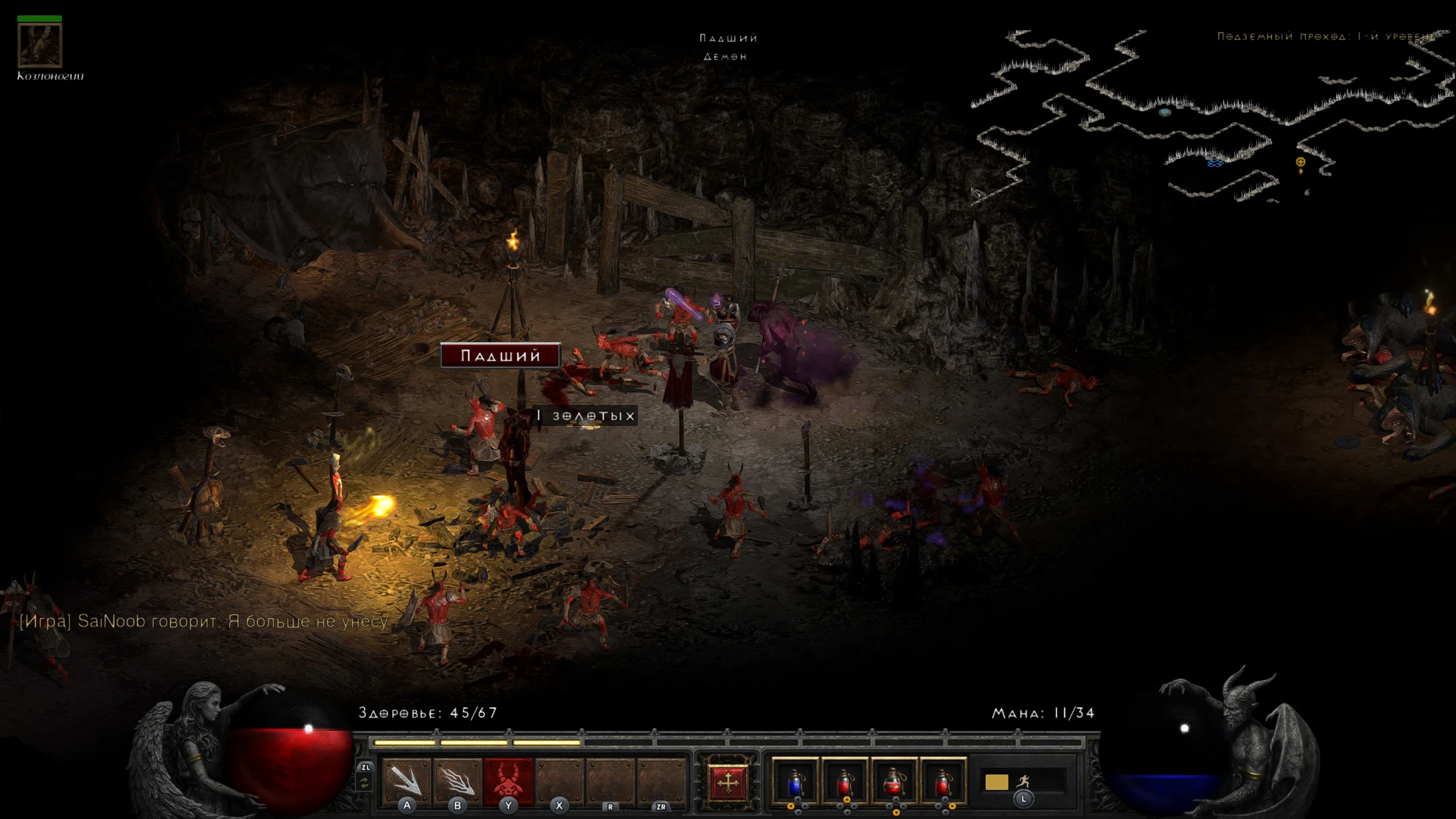The width and height of the screenshot is (1456, 819).
Task: Open the red cross level-up button
Action: pos(727,783)
